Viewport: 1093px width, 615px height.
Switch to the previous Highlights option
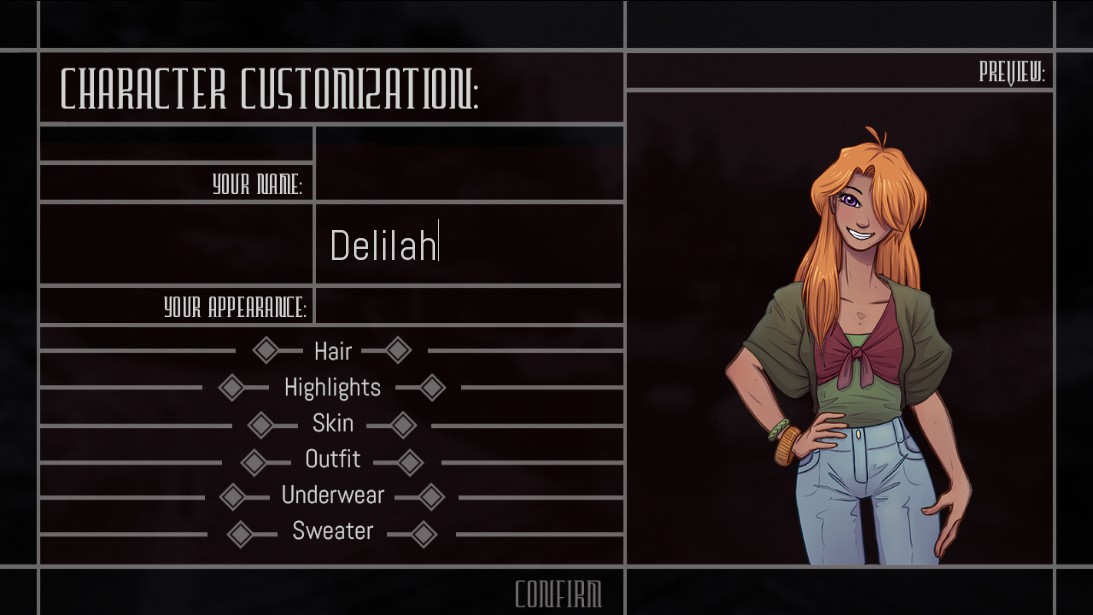pos(231,387)
